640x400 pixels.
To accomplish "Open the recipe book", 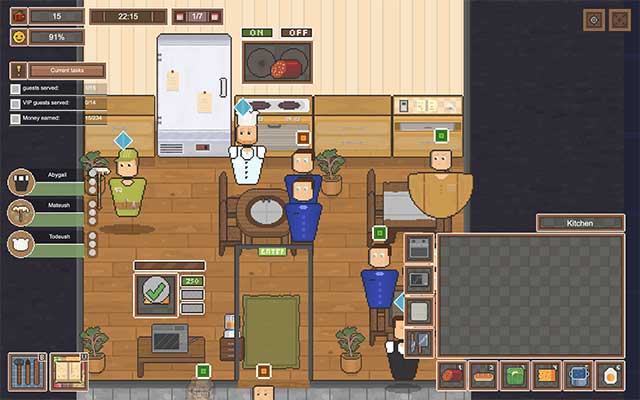I will pyautogui.click(x=69, y=371).
